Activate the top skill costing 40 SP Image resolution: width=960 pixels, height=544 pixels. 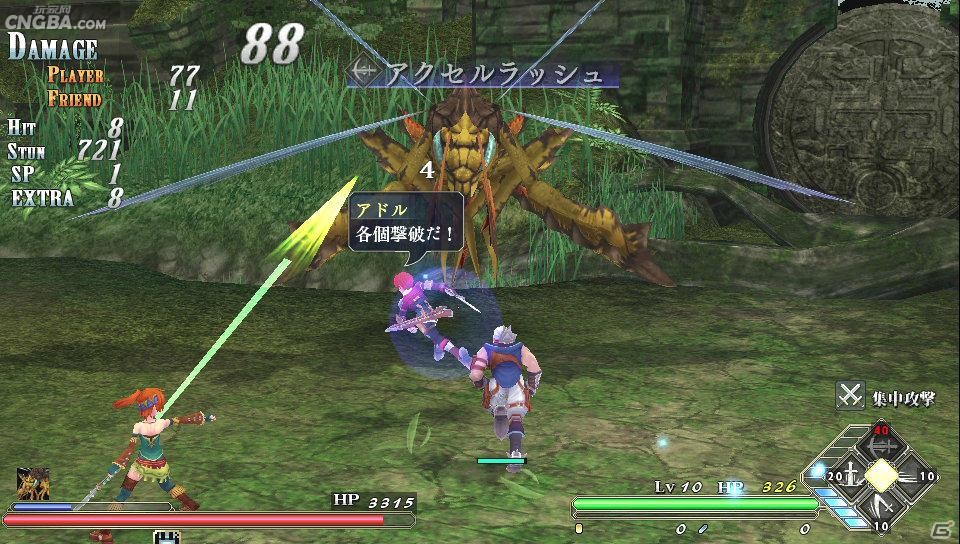(x=881, y=442)
